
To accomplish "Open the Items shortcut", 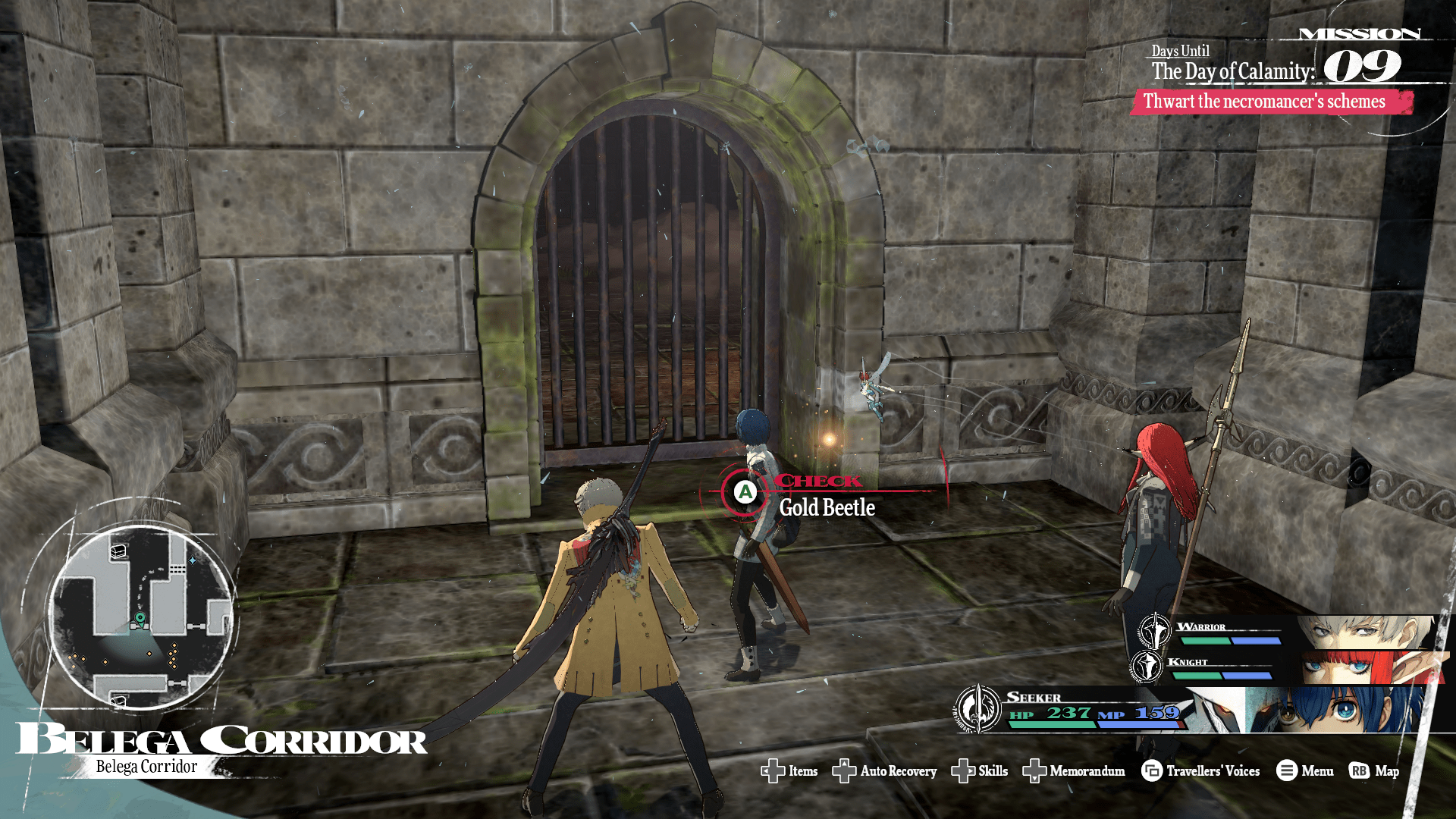I will [789, 771].
